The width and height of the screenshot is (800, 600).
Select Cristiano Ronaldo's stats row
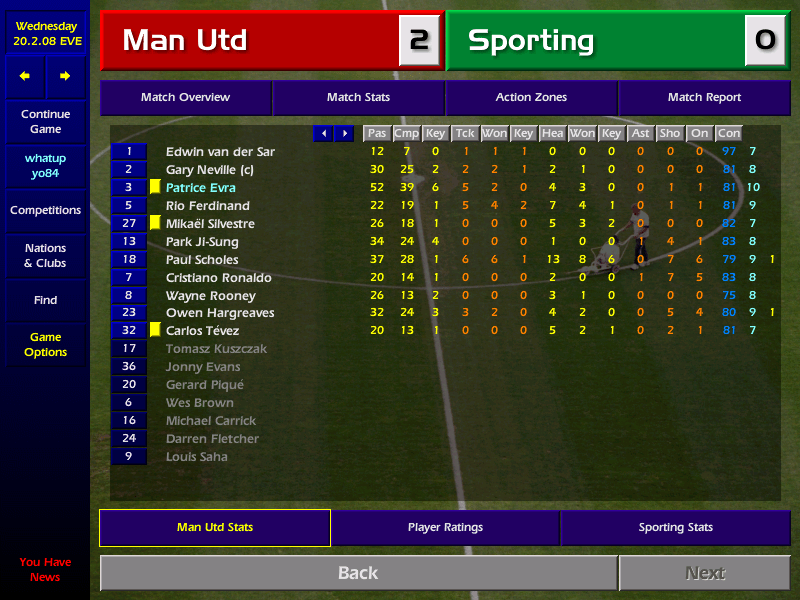click(x=217, y=278)
